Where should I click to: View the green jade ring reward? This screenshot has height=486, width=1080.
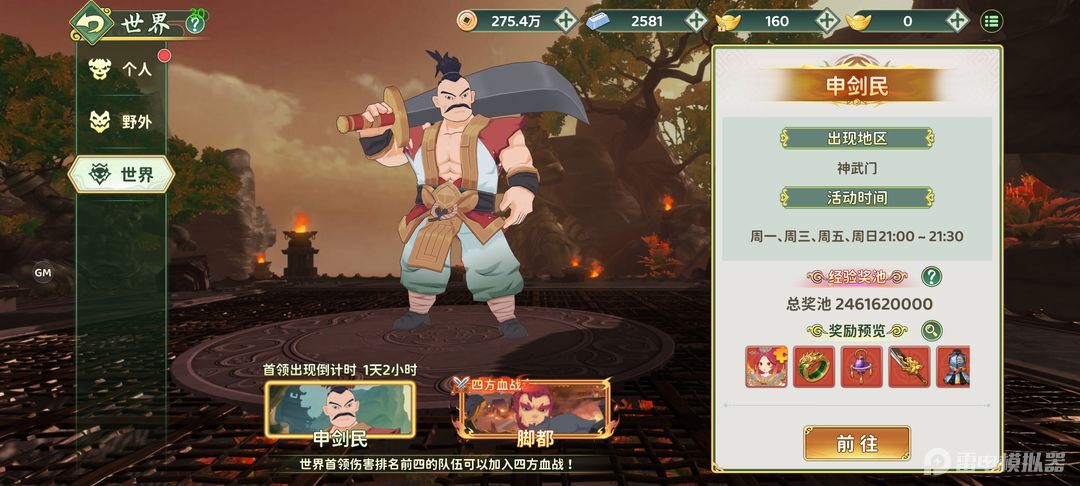click(813, 367)
